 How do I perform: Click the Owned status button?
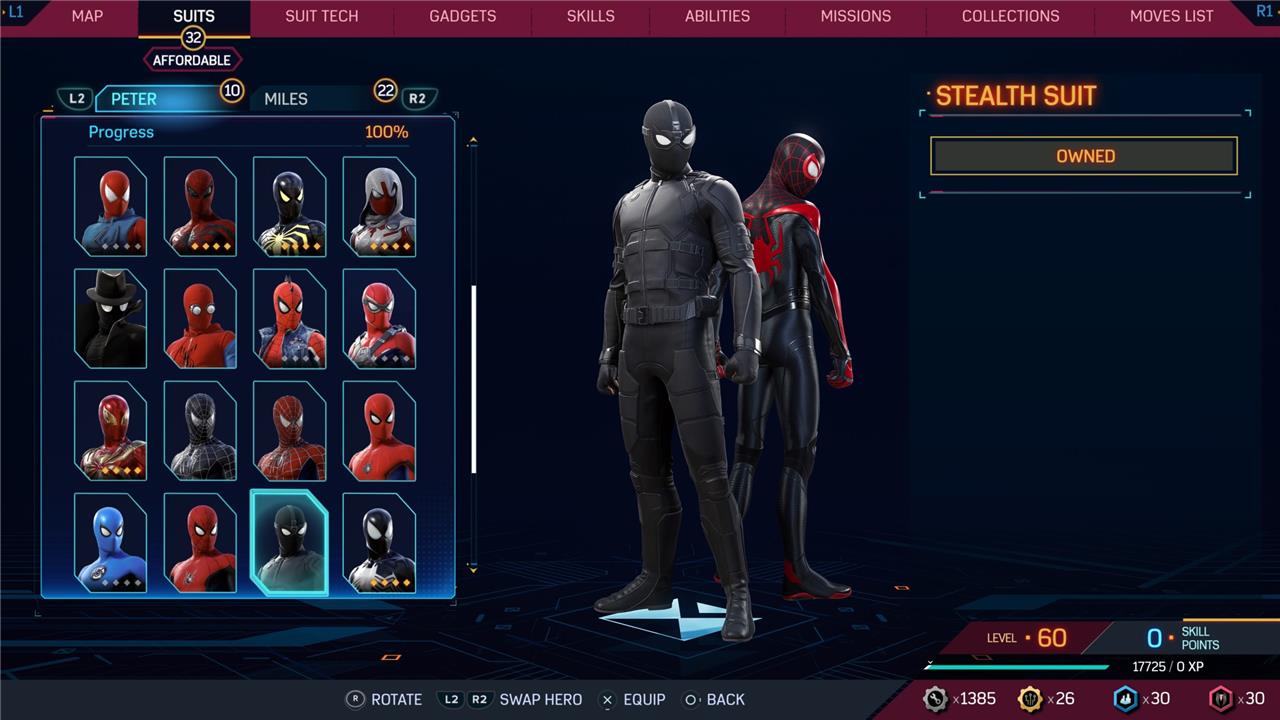(x=1084, y=156)
